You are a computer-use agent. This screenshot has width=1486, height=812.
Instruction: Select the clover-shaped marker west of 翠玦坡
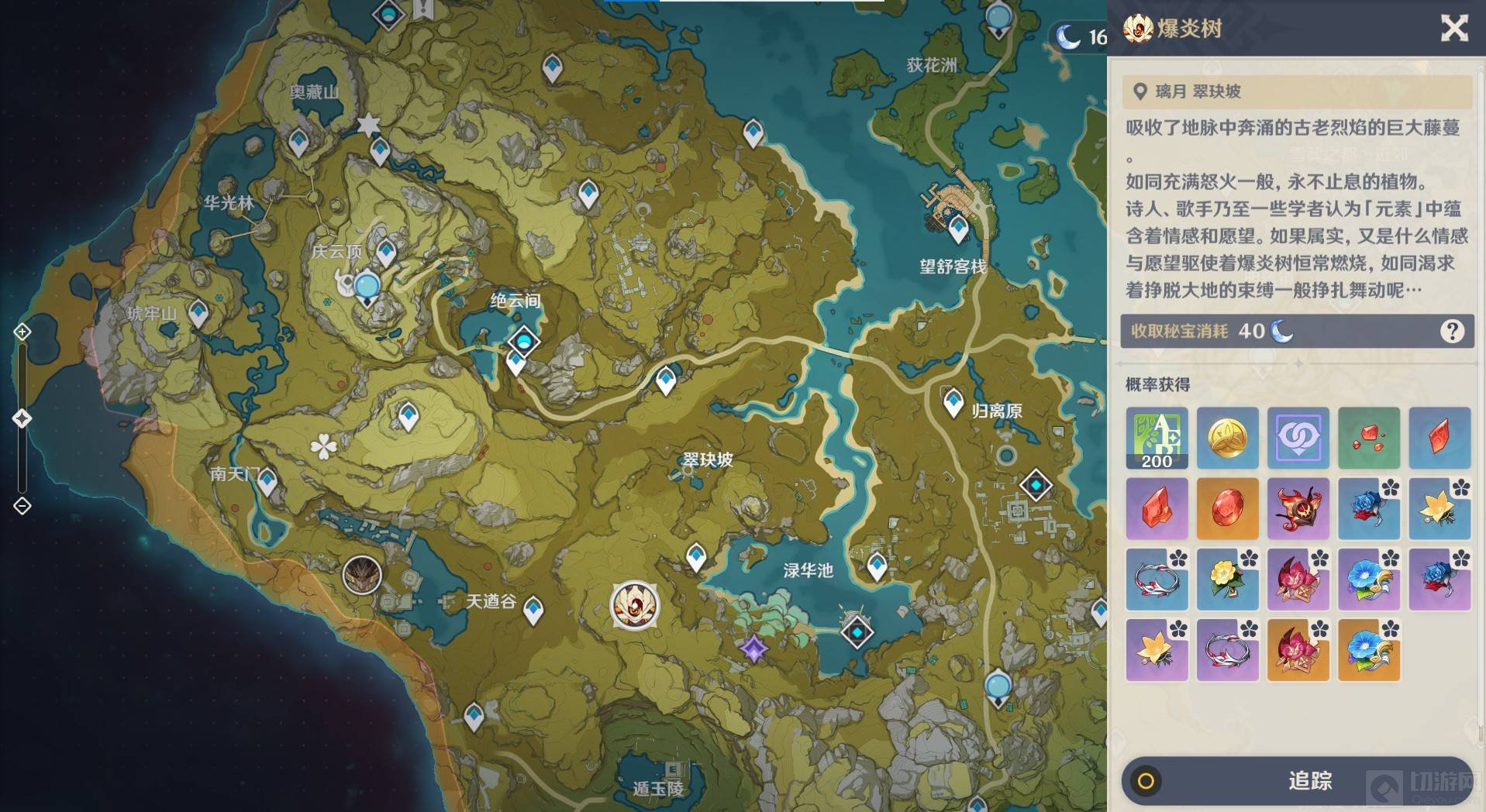pos(322,446)
